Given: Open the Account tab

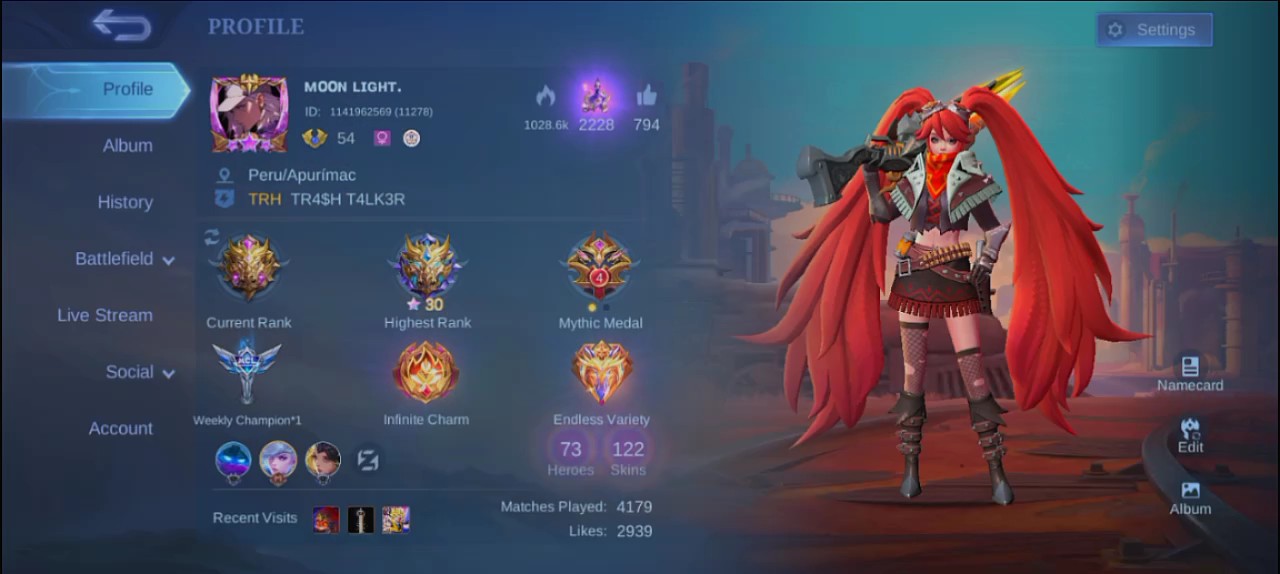Looking at the screenshot, I should click(121, 428).
